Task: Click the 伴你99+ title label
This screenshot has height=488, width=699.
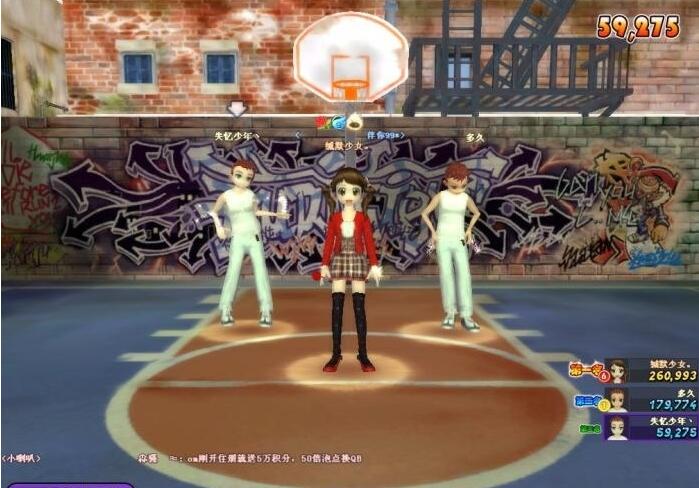Action: [382, 134]
